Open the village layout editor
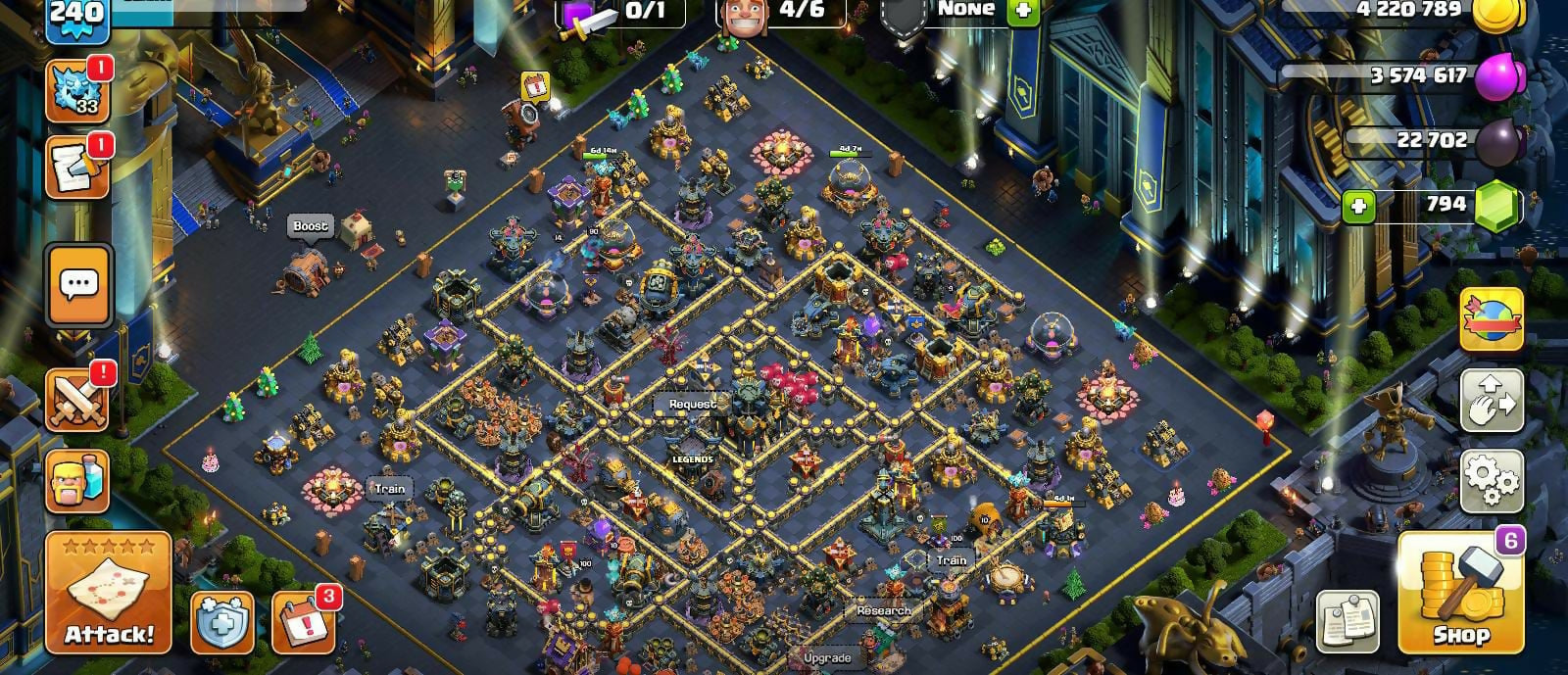Image resolution: width=1568 pixels, height=675 pixels. (1492, 400)
